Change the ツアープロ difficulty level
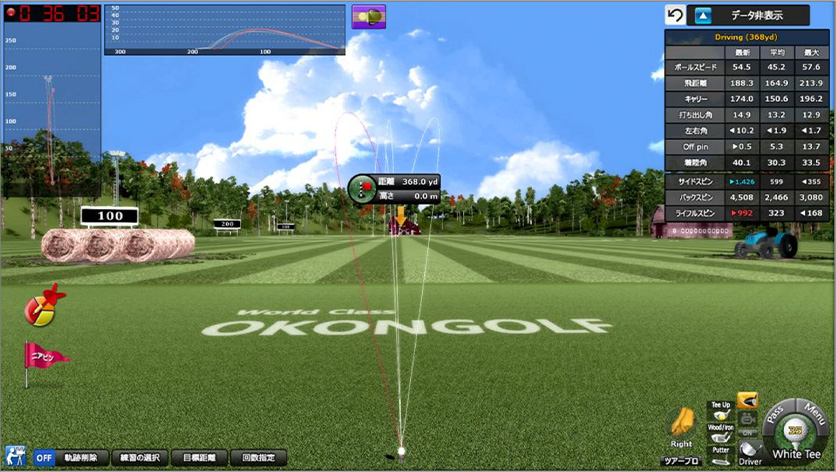 click(682, 460)
